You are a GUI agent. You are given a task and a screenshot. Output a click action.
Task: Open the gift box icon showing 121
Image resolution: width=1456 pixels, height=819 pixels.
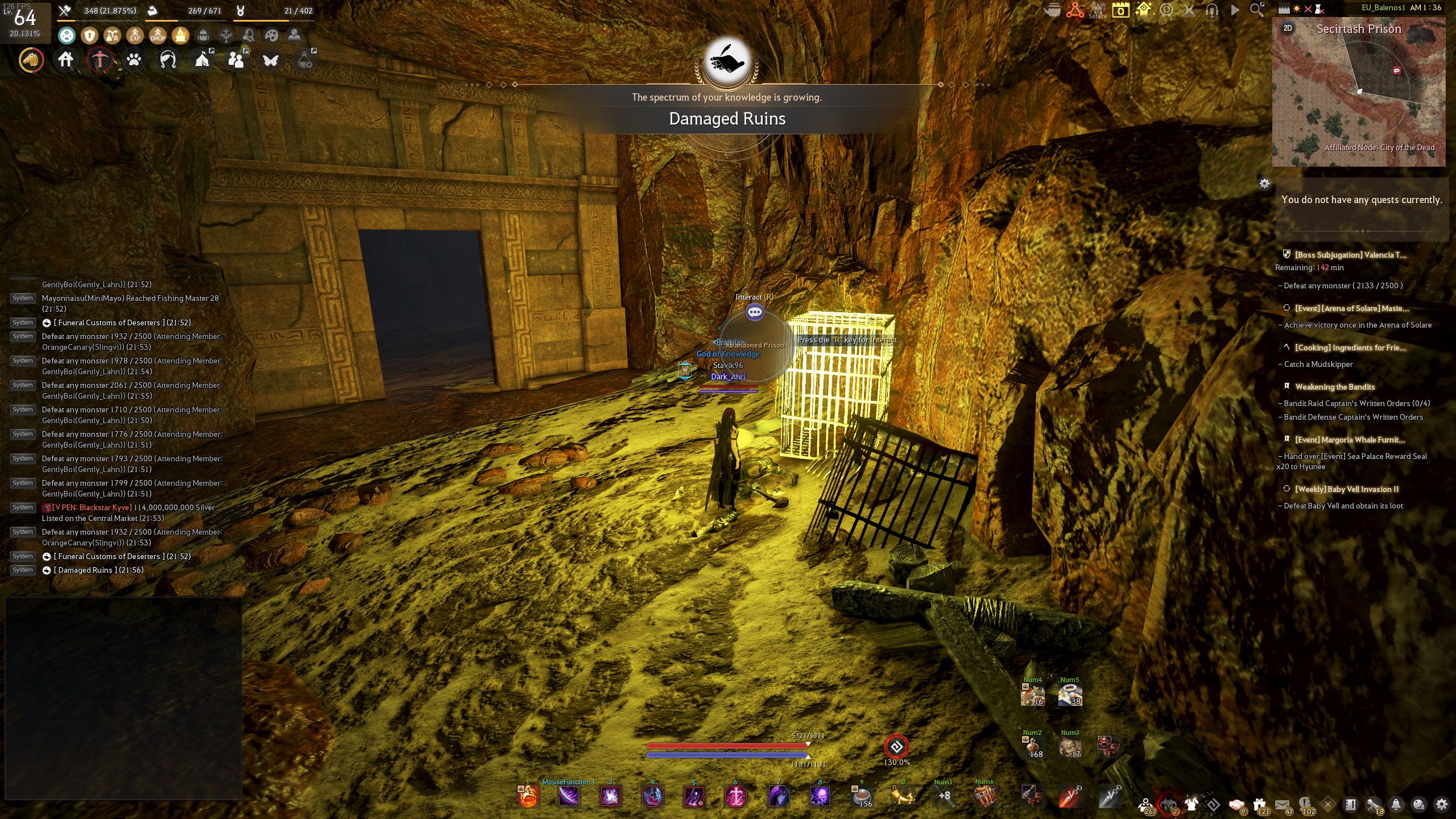[x=1259, y=804]
